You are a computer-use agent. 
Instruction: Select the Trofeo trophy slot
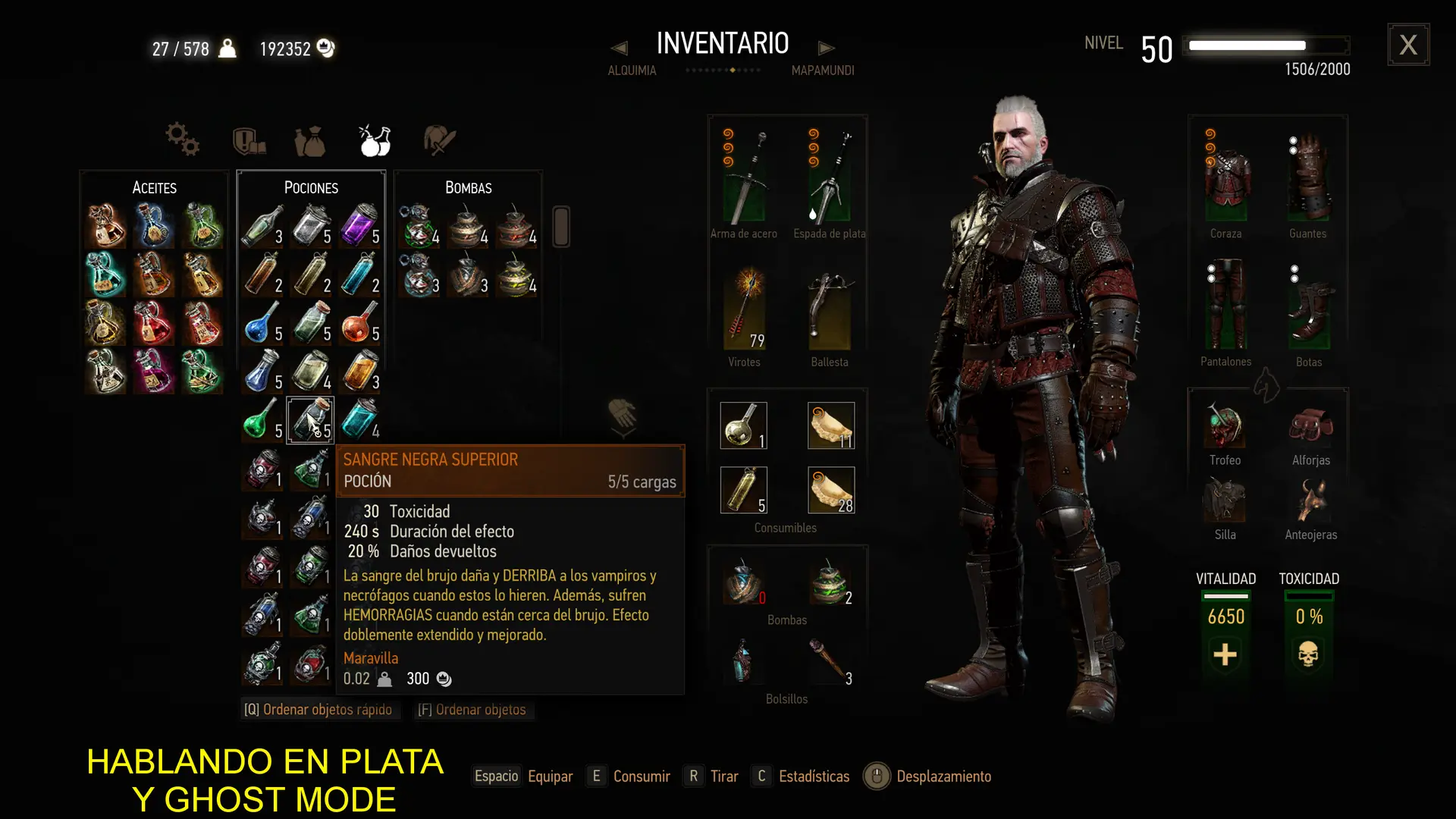coord(1225,426)
